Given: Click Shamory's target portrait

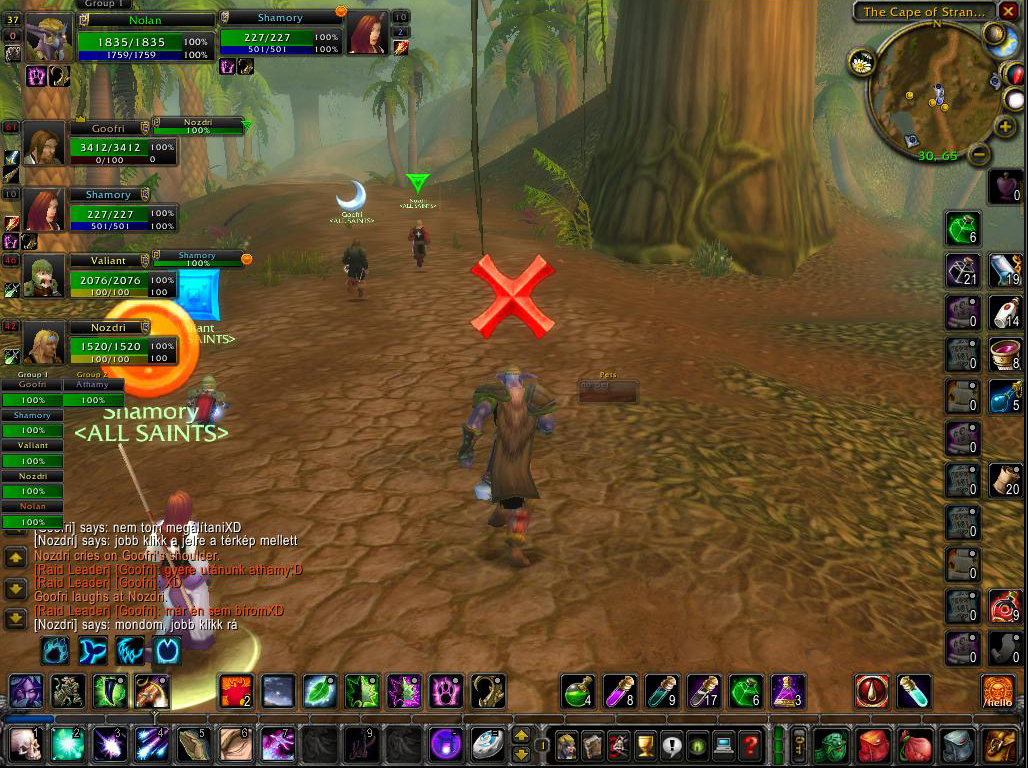Looking at the screenshot, I should point(367,34).
